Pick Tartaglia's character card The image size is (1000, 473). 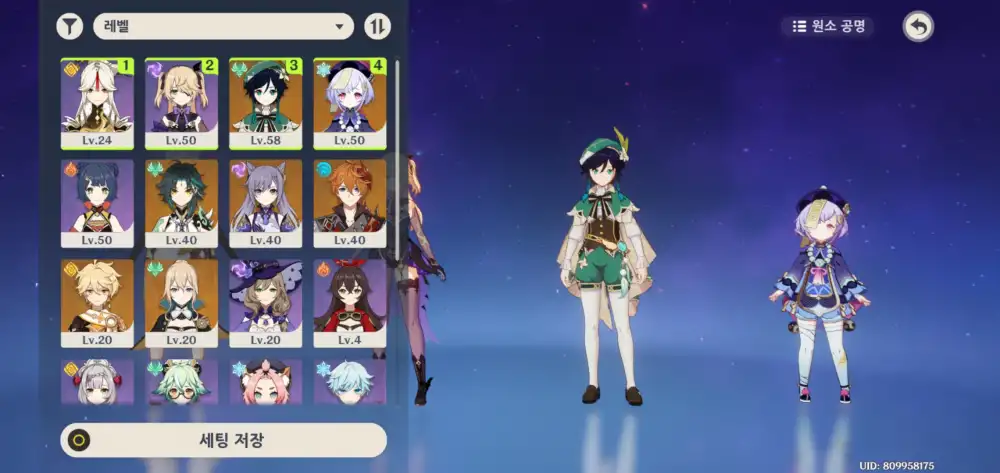click(x=349, y=203)
